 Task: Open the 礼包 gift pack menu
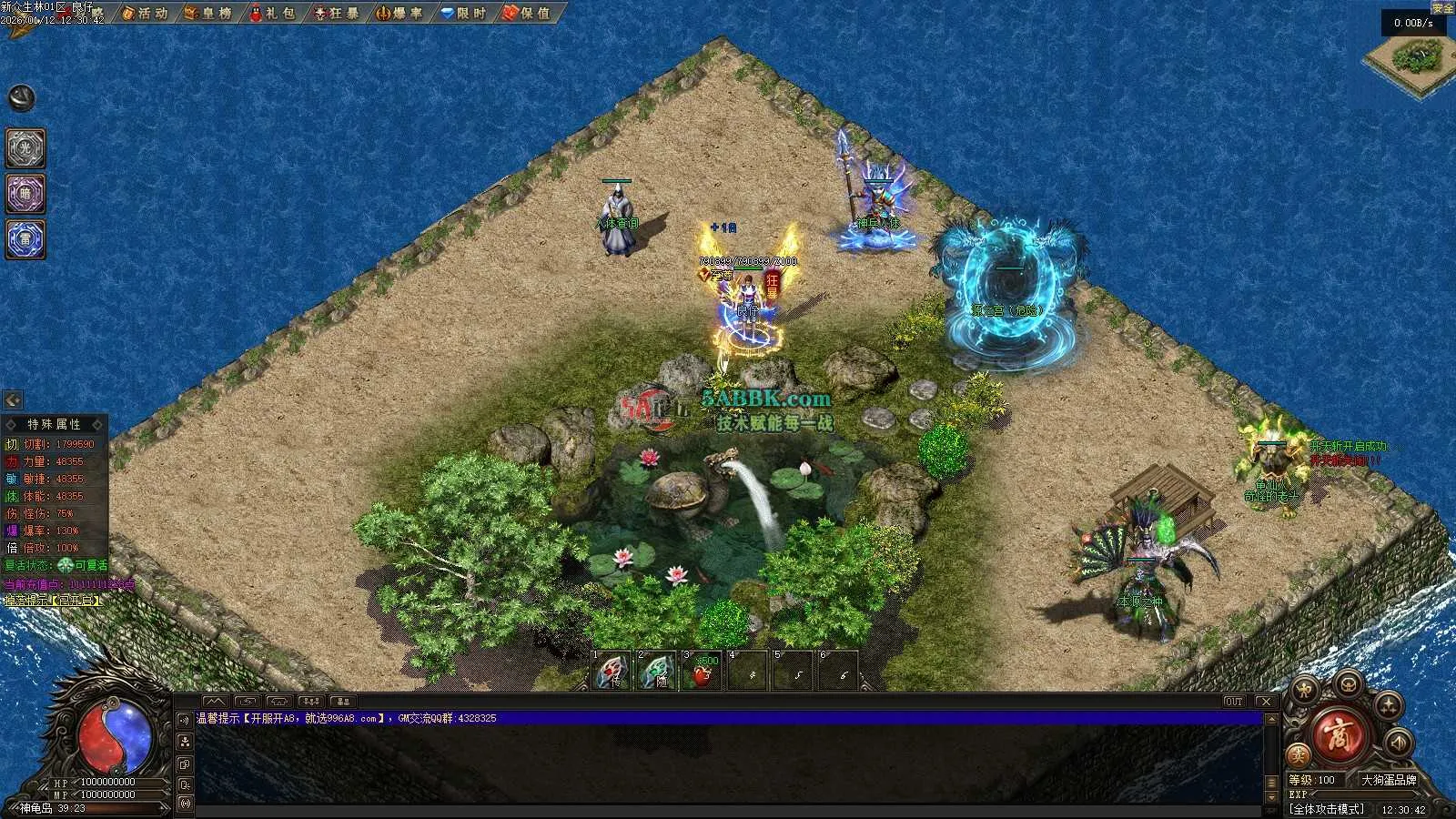272,13
